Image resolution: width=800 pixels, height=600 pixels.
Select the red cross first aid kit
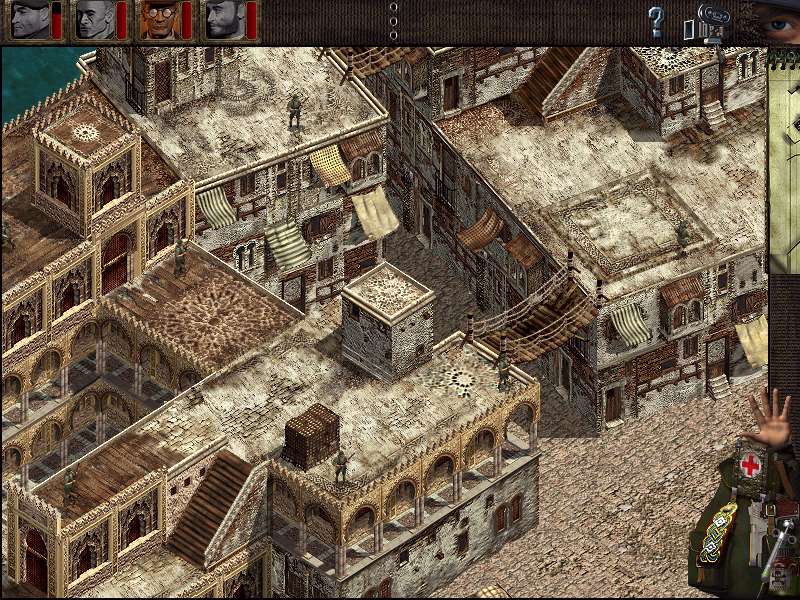[750, 467]
